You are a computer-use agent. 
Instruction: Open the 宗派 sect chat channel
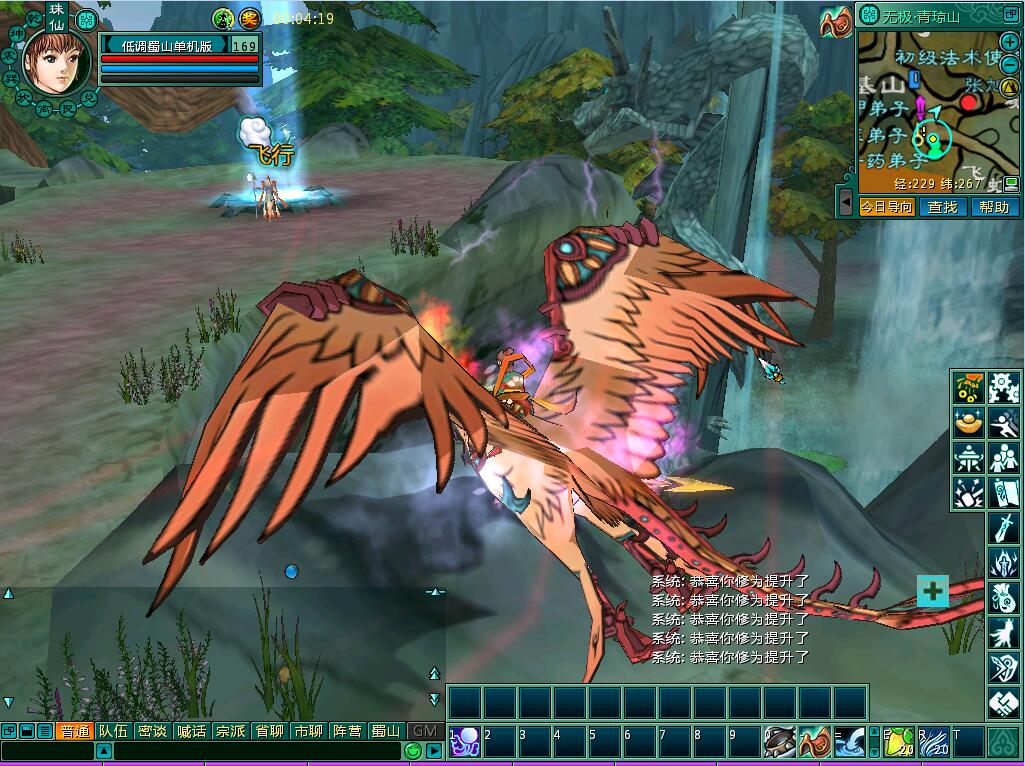pos(230,731)
